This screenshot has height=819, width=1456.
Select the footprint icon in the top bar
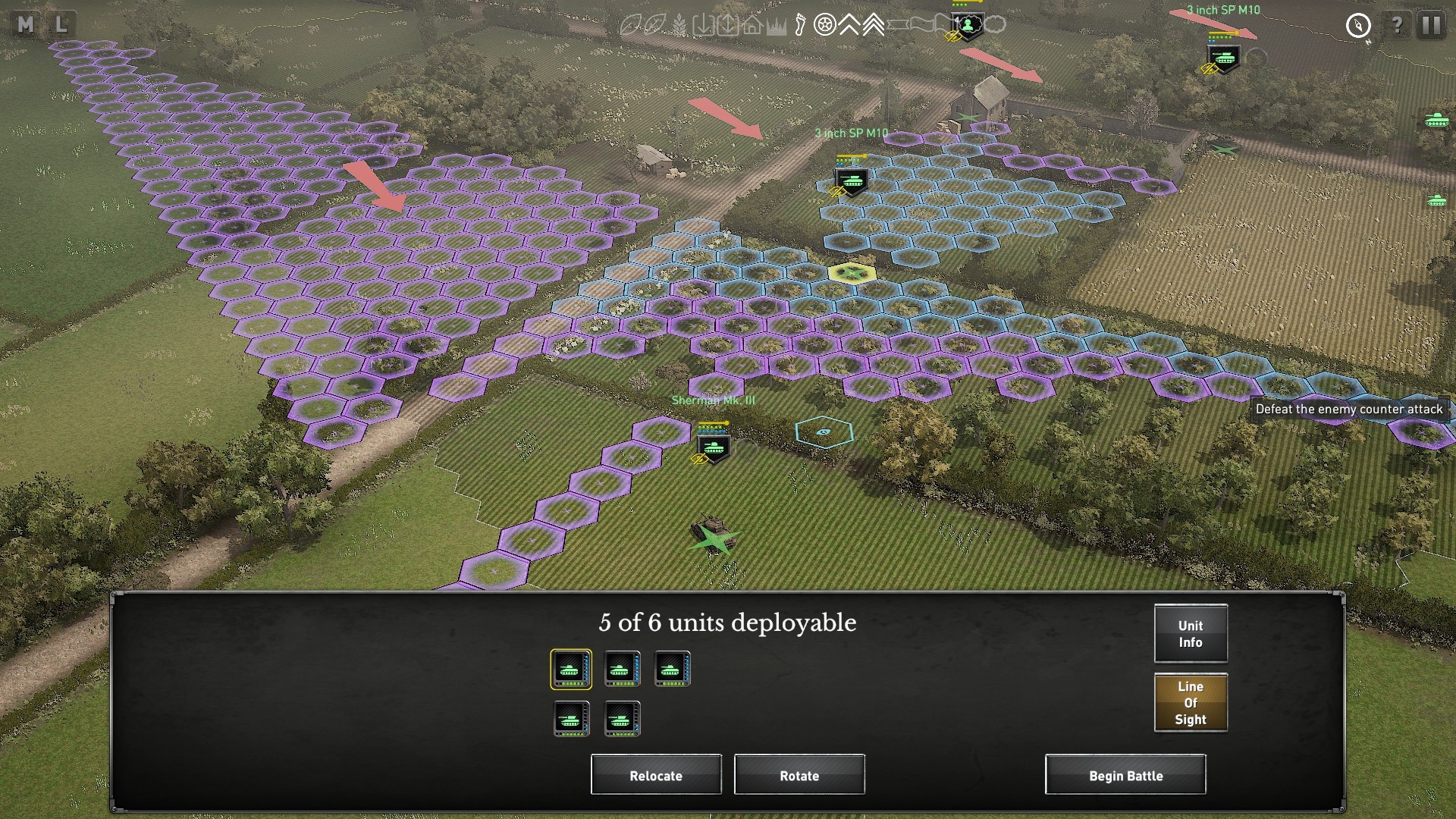pos(800,26)
